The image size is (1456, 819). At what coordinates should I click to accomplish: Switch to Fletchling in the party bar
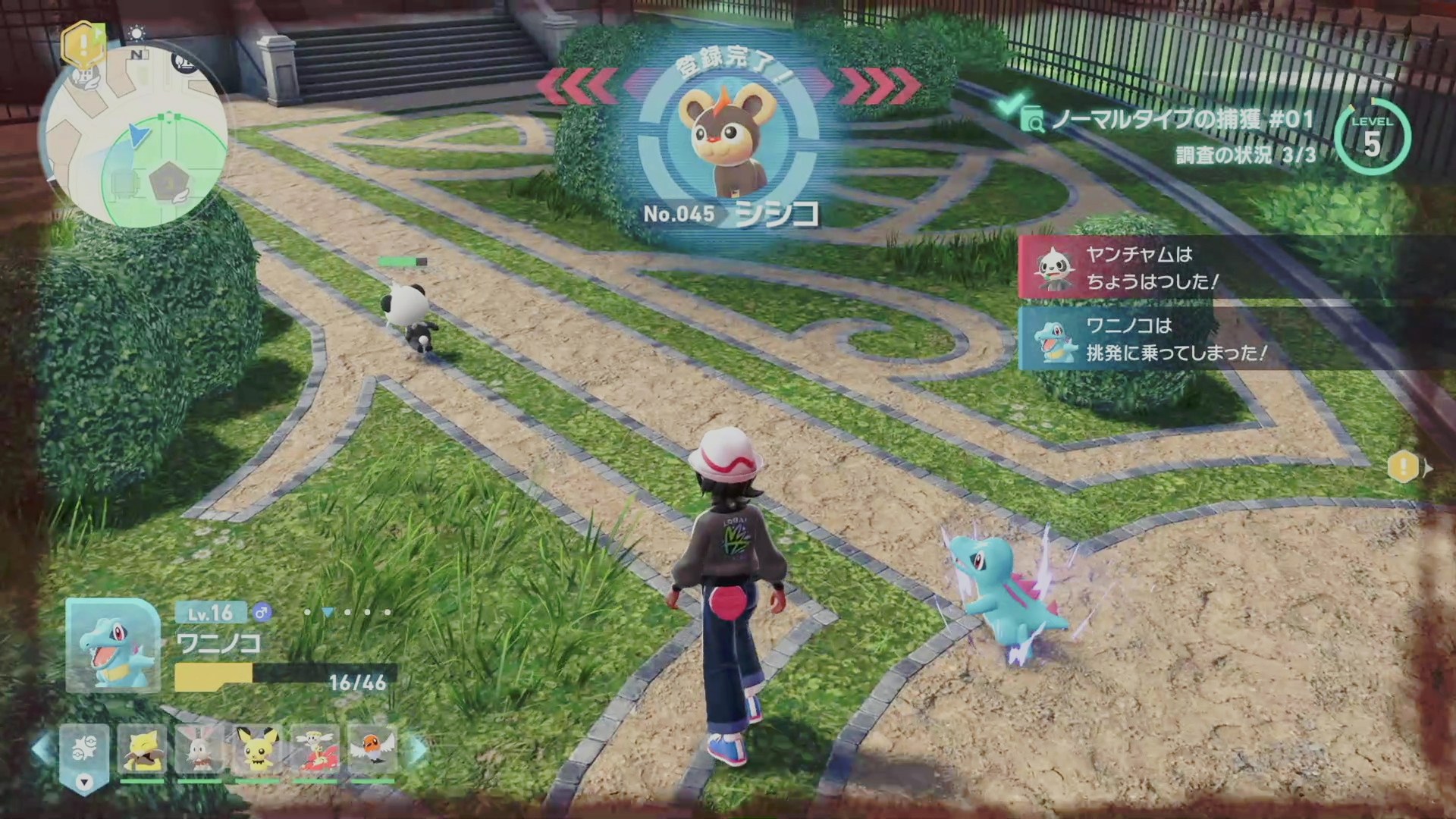(372, 750)
